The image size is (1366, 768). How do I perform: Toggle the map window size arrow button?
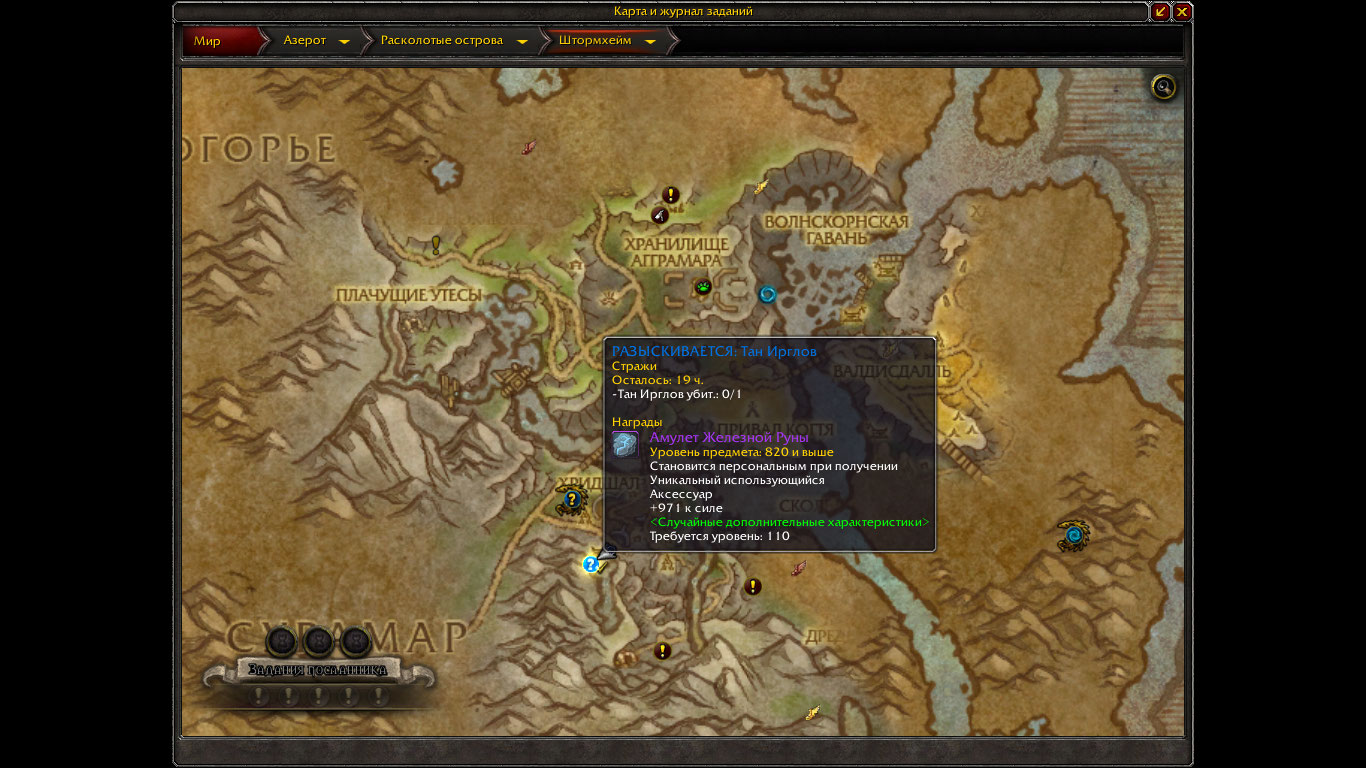(1160, 12)
